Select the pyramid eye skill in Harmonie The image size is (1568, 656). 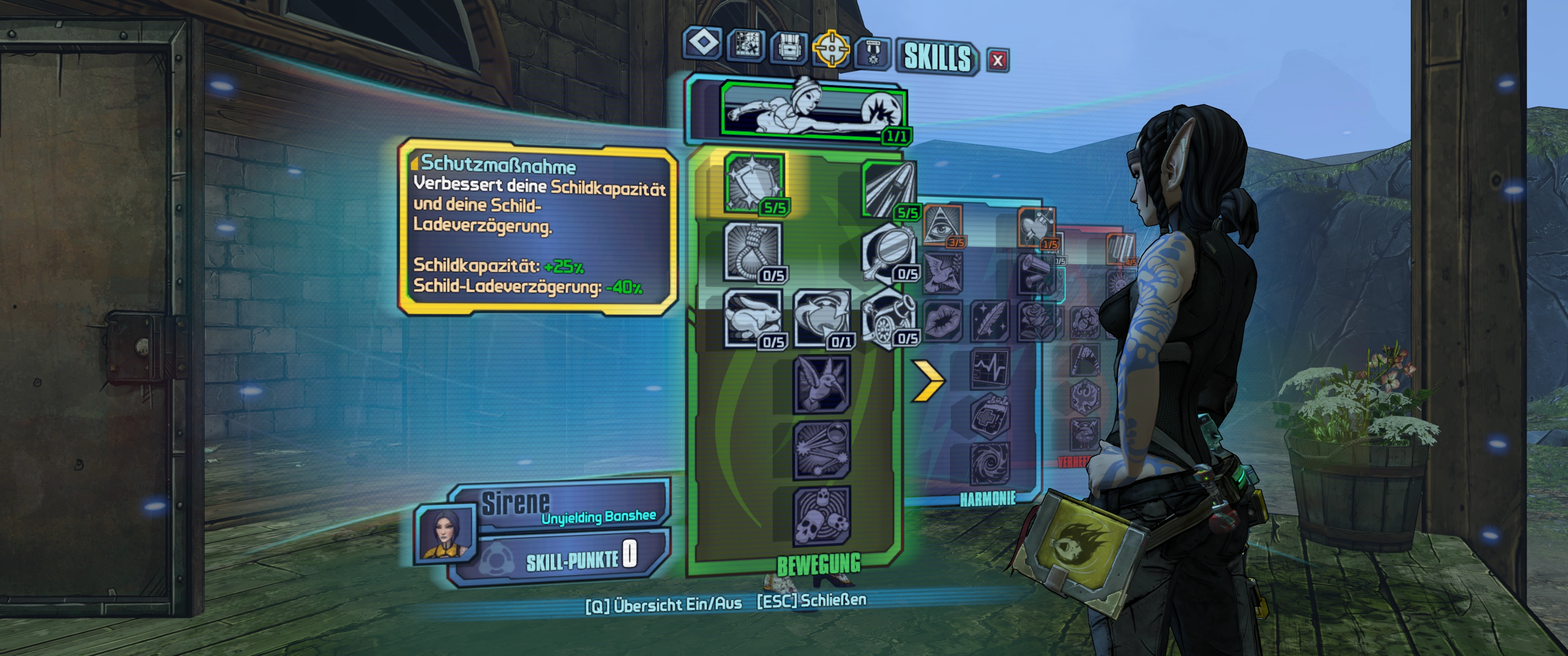click(942, 225)
